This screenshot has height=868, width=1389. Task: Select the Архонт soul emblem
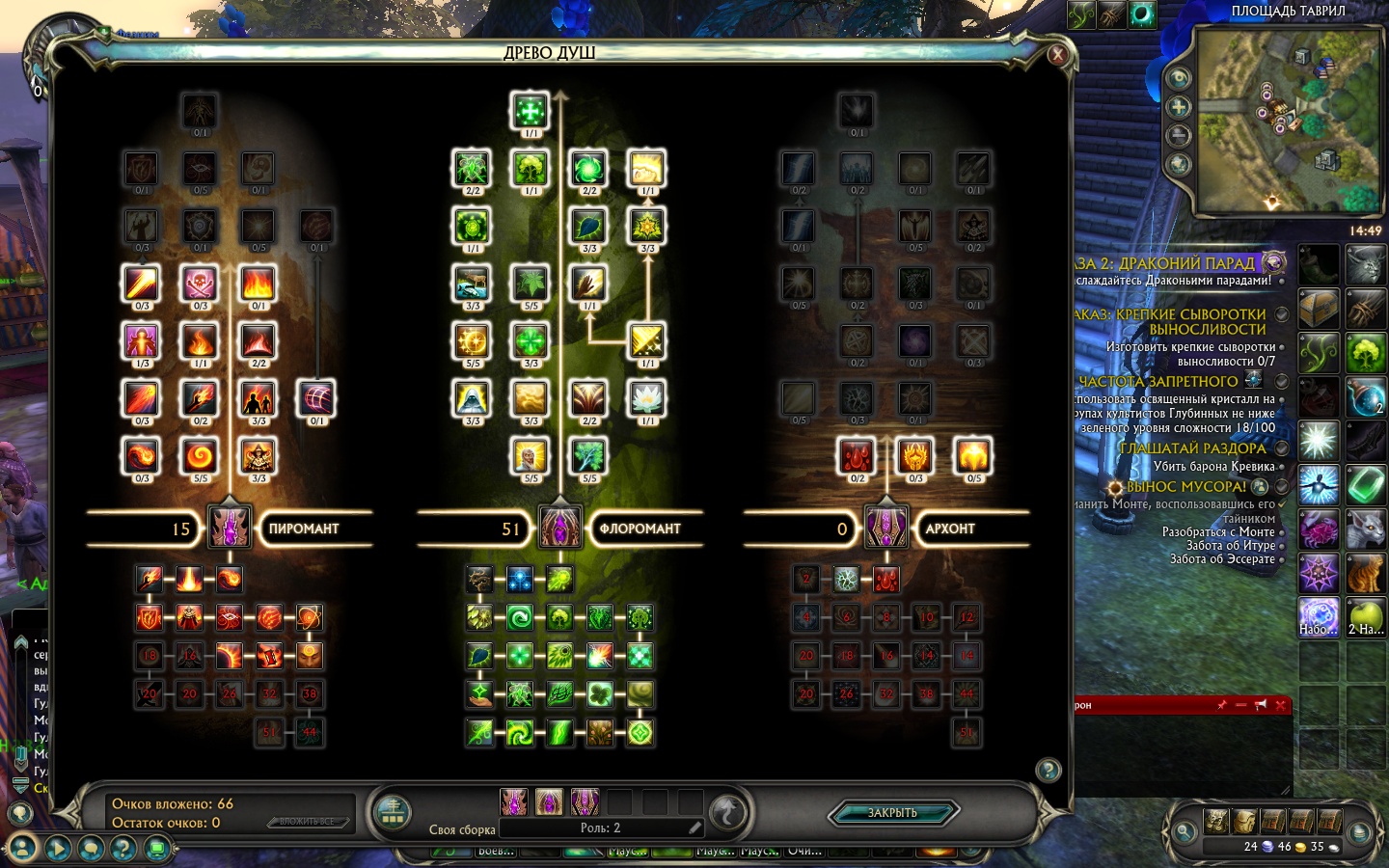[x=885, y=528]
